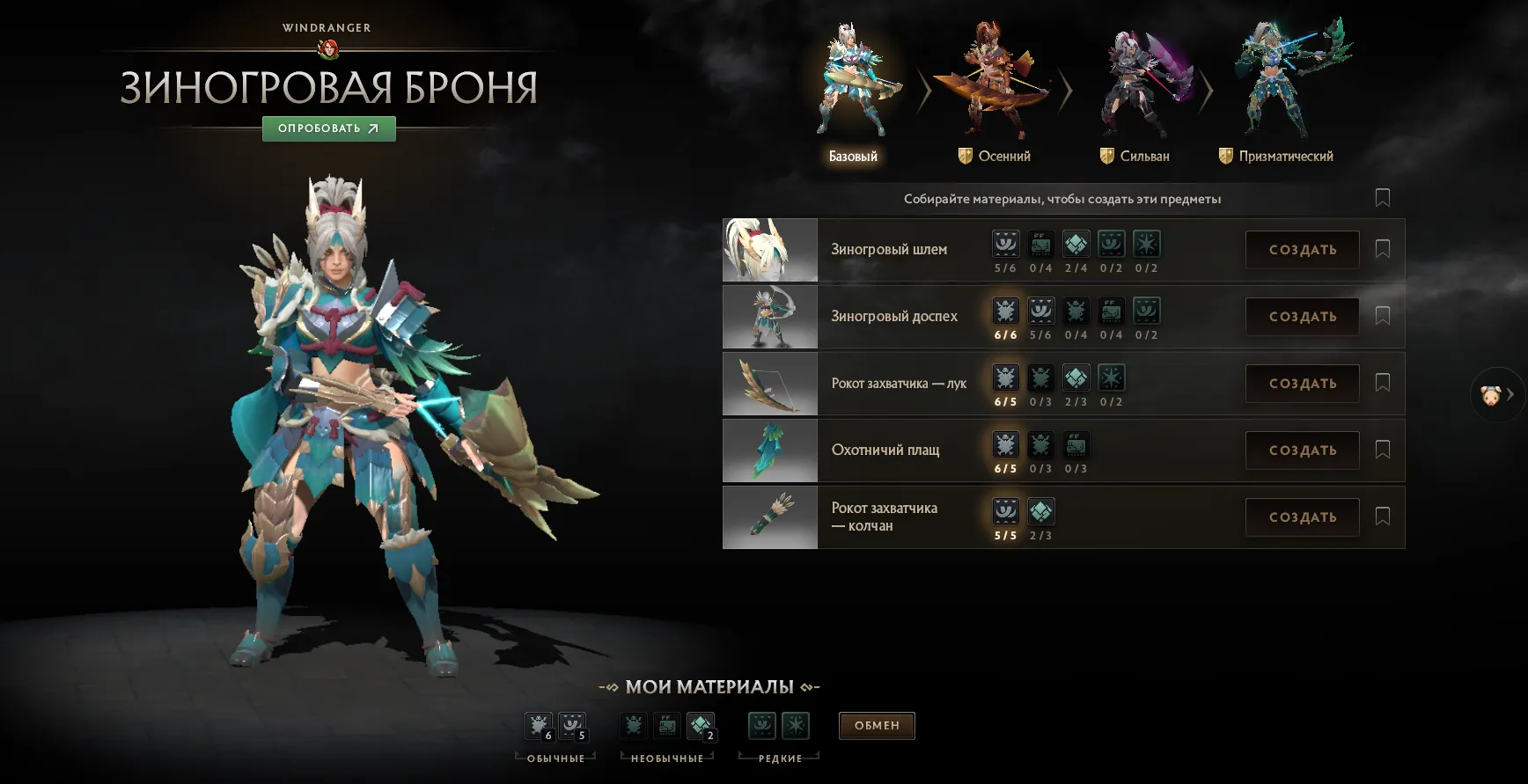Select the FF boot material icon under НЕОБЫЧНЫЕ

665,724
